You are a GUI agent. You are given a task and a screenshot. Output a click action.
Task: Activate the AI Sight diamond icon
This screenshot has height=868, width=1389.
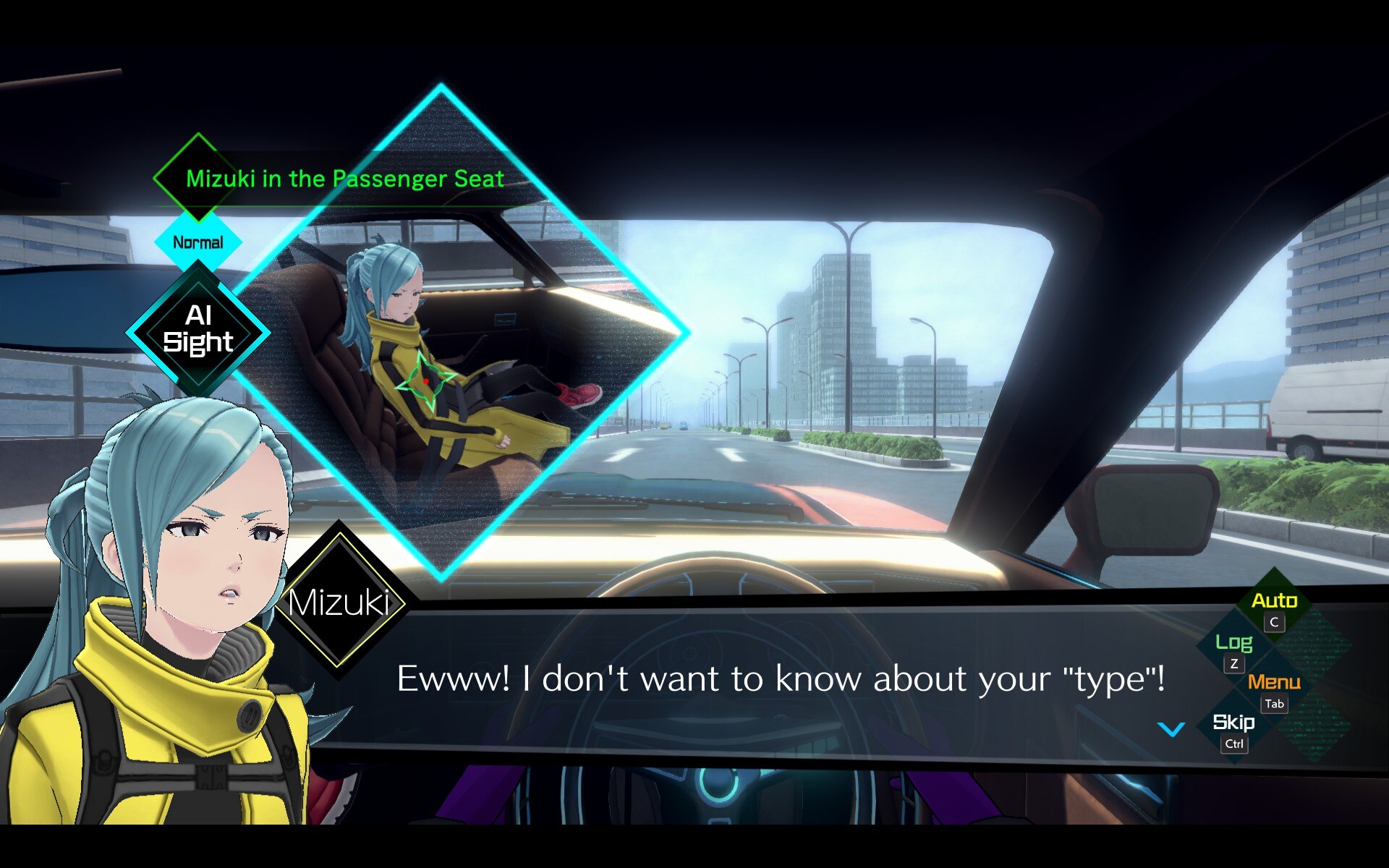[x=200, y=331]
